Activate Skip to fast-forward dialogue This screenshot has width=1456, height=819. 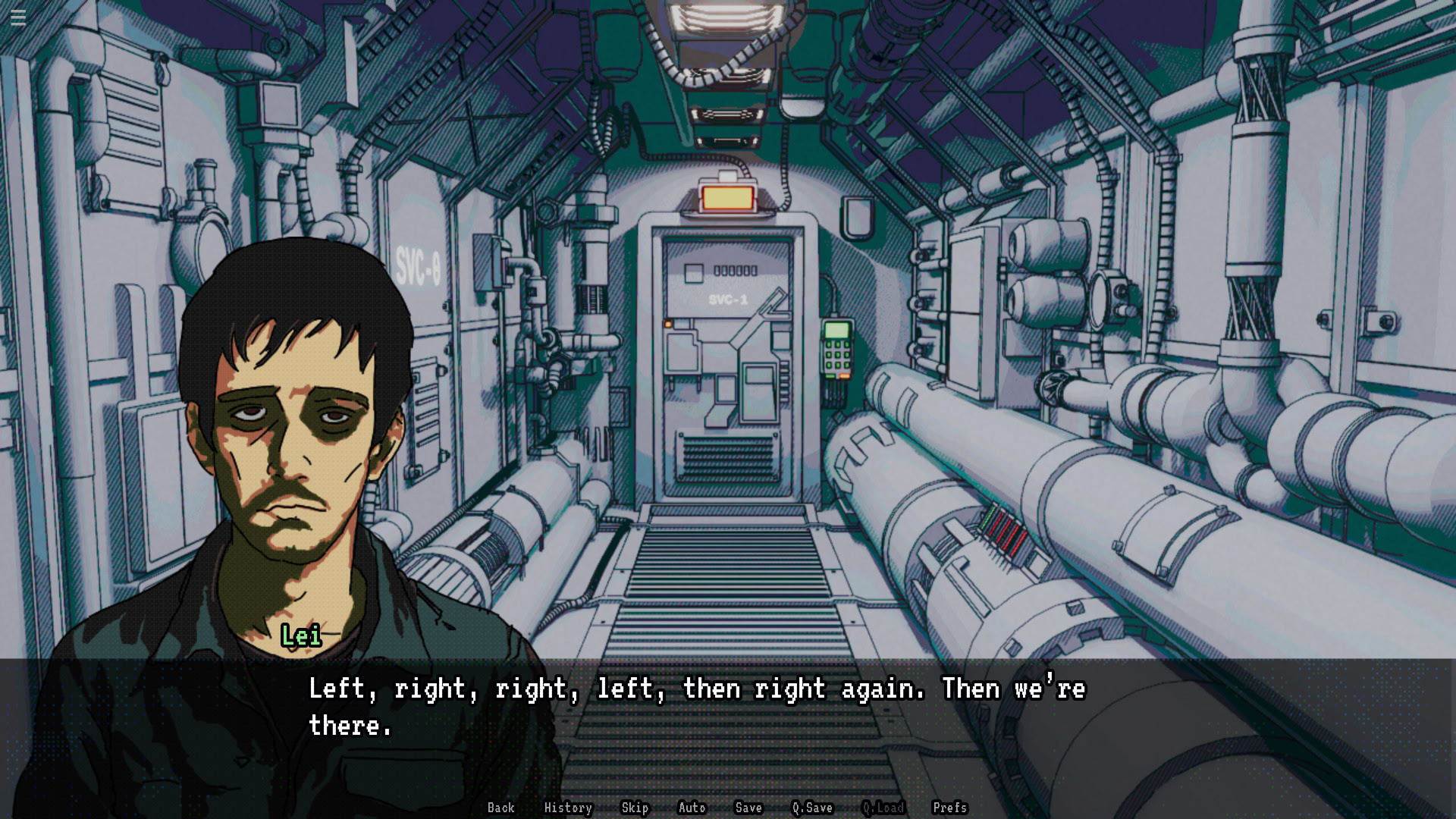pos(635,808)
